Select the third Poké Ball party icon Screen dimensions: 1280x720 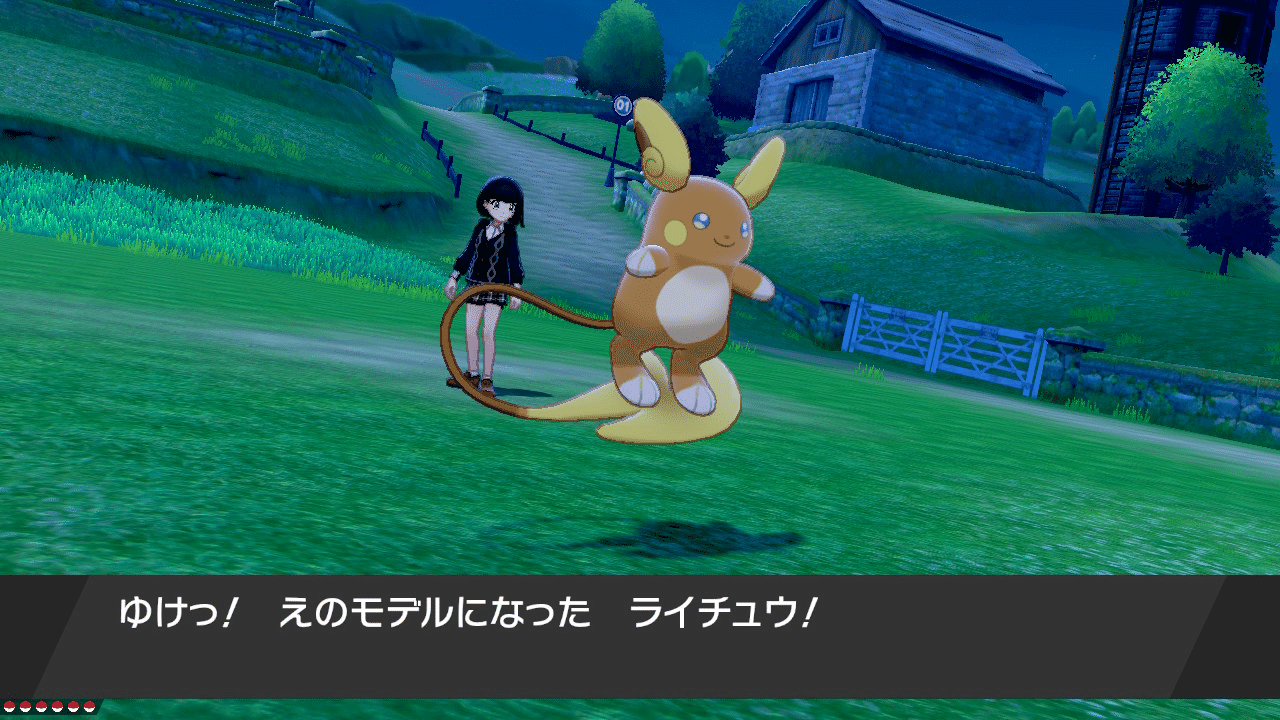[41, 706]
